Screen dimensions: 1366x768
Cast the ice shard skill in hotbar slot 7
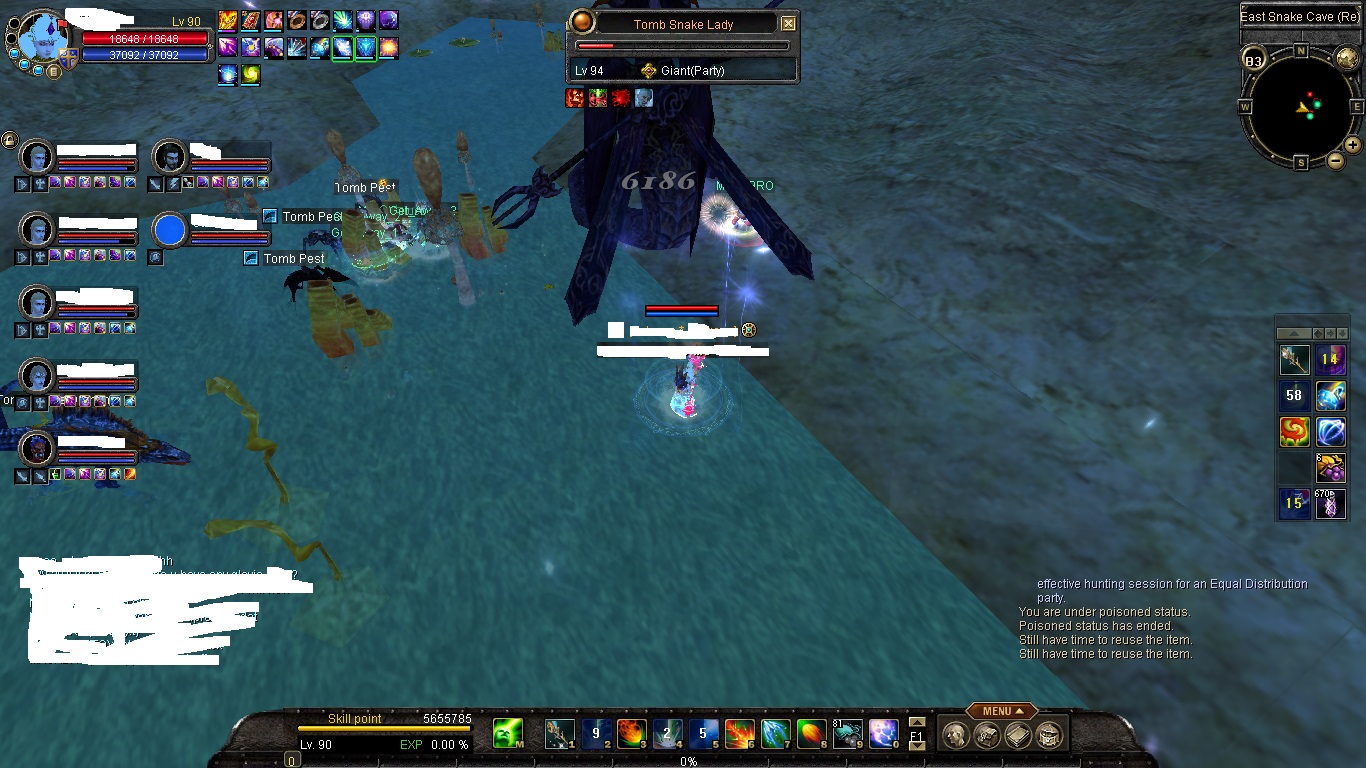pos(775,735)
